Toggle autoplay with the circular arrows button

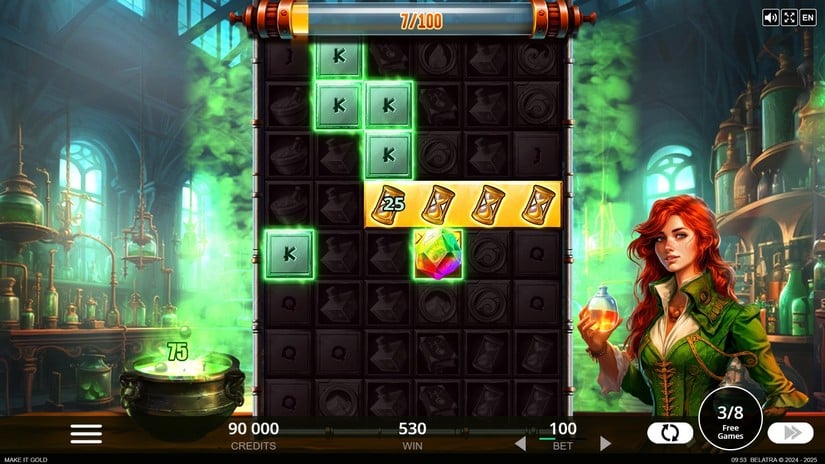(670, 433)
